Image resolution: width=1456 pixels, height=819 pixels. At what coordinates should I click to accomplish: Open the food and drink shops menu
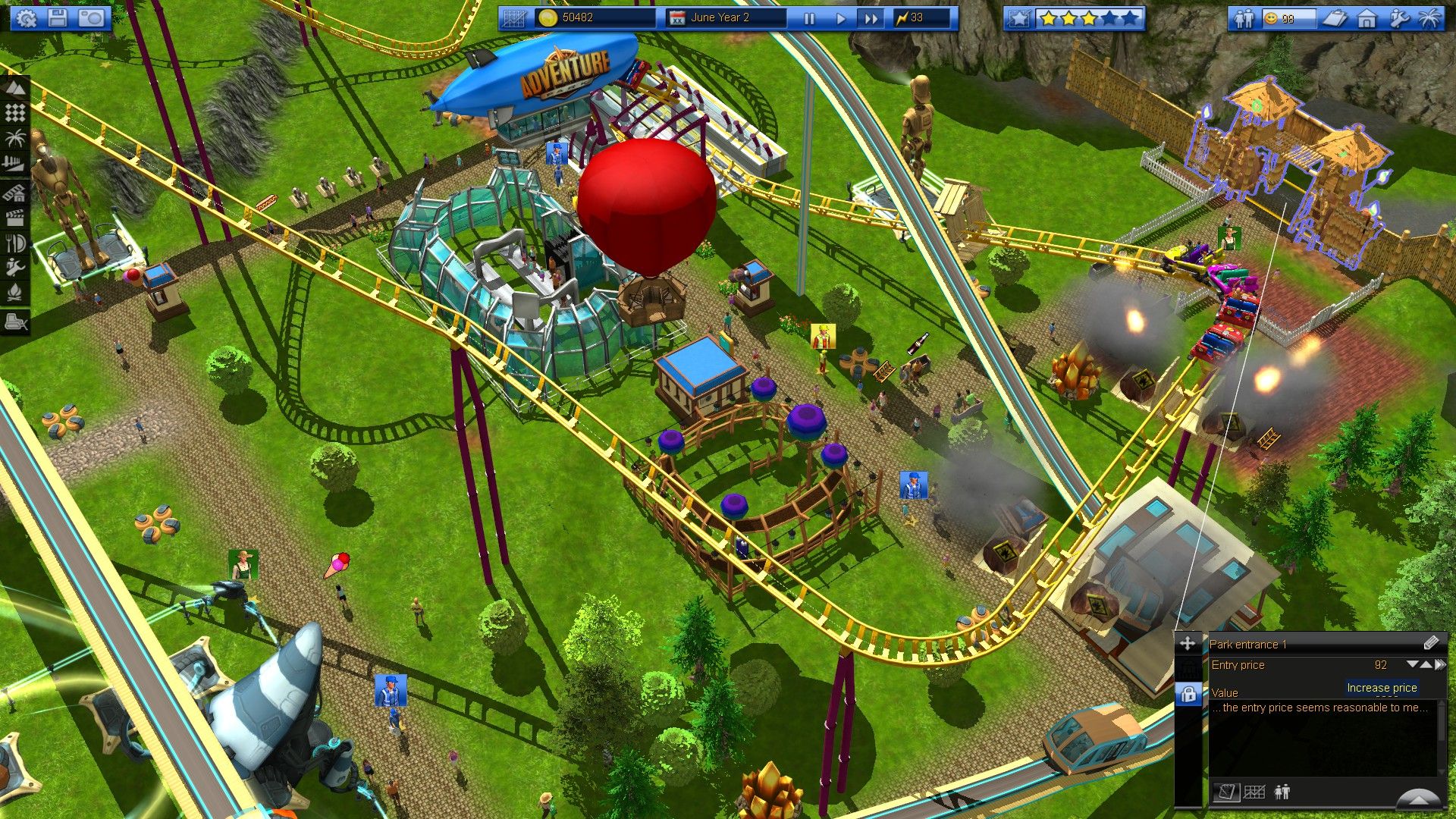pyautogui.click(x=17, y=242)
